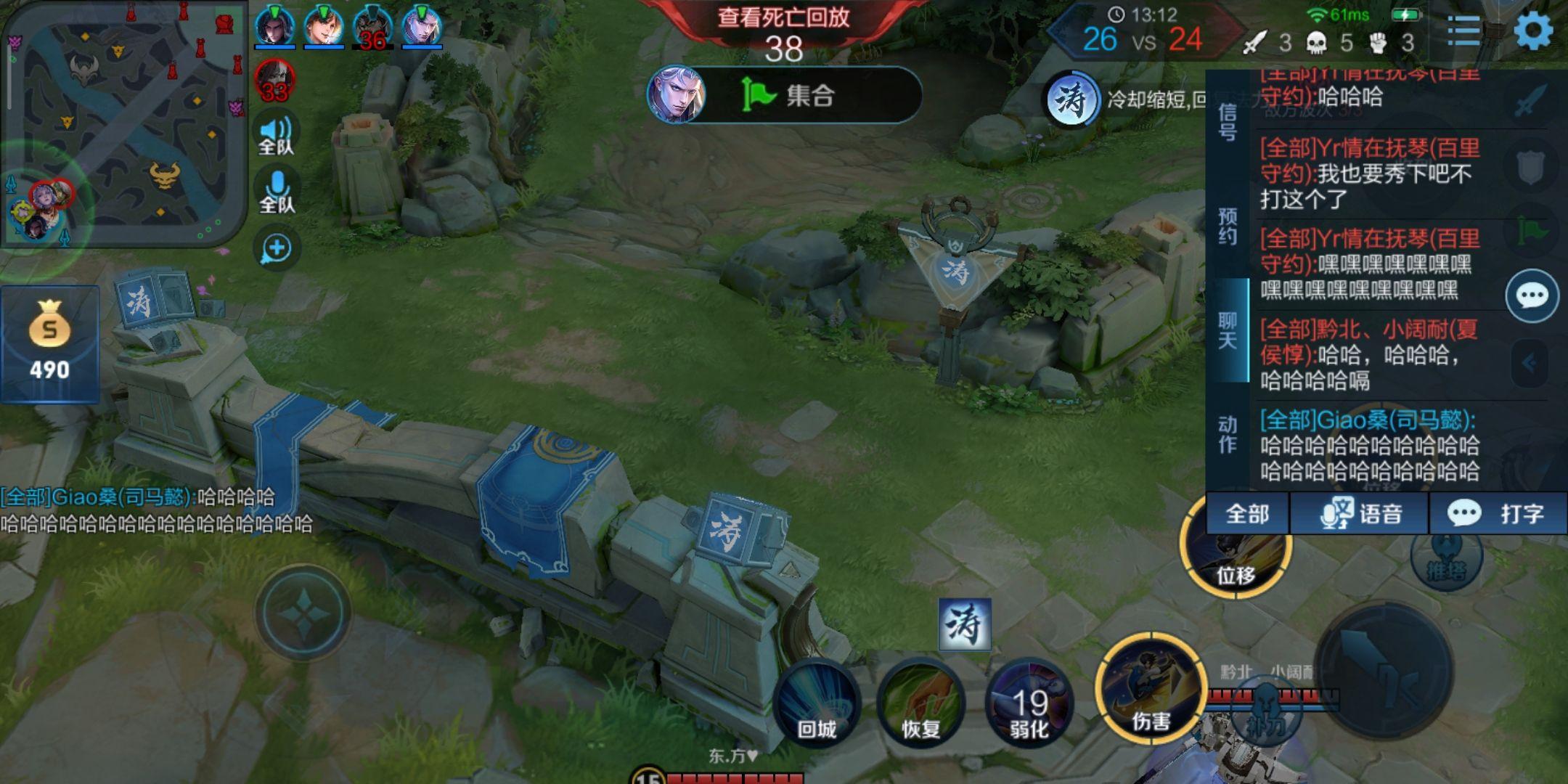Use the 恢复 restore ability
1568x784 pixels.
coord(920,703)
